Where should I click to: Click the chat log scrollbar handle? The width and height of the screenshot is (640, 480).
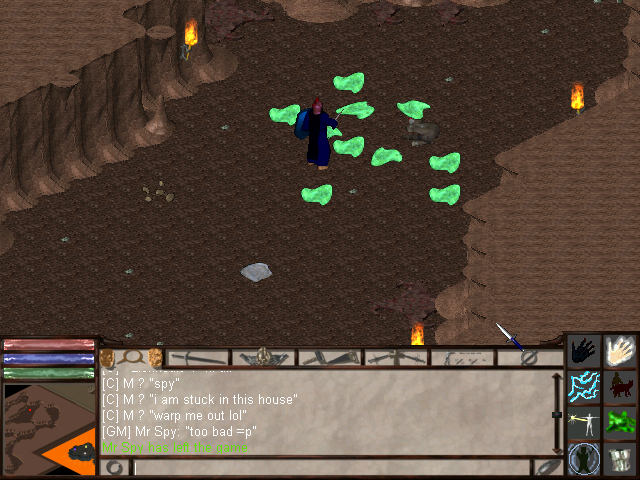(x=557, y=414)
